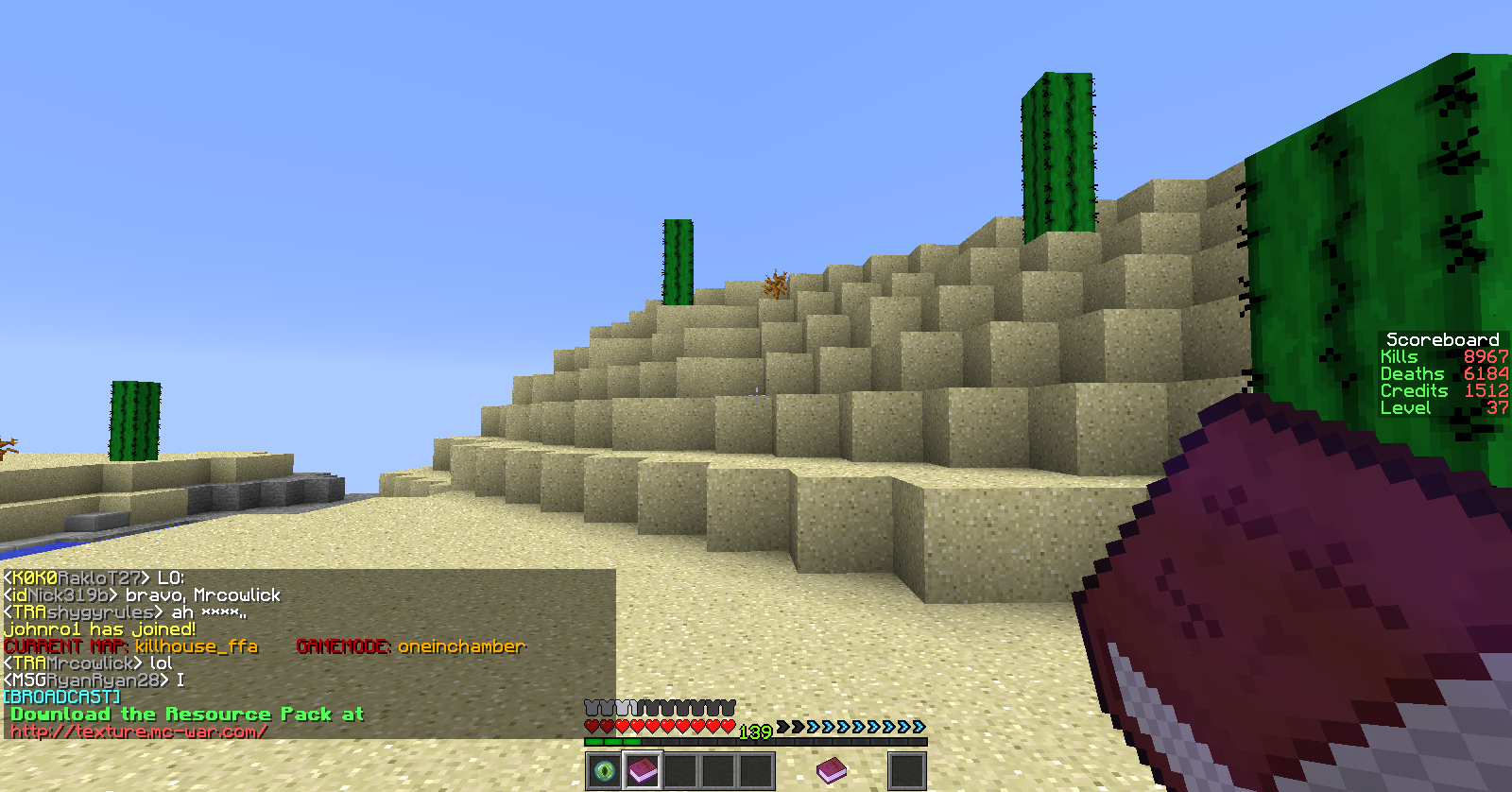Click the BROADCAST message in chat

(x=62, y=697)
